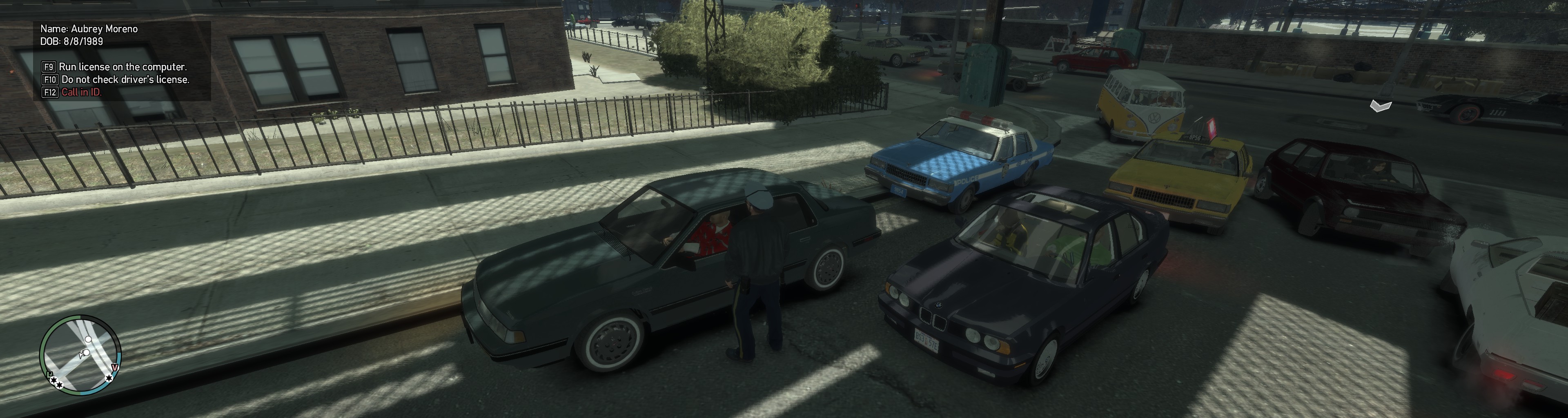This screenshot has width=1568, height=418.
Task: Choose "Run license on the computer" option
Action: [x=122, y=67]
